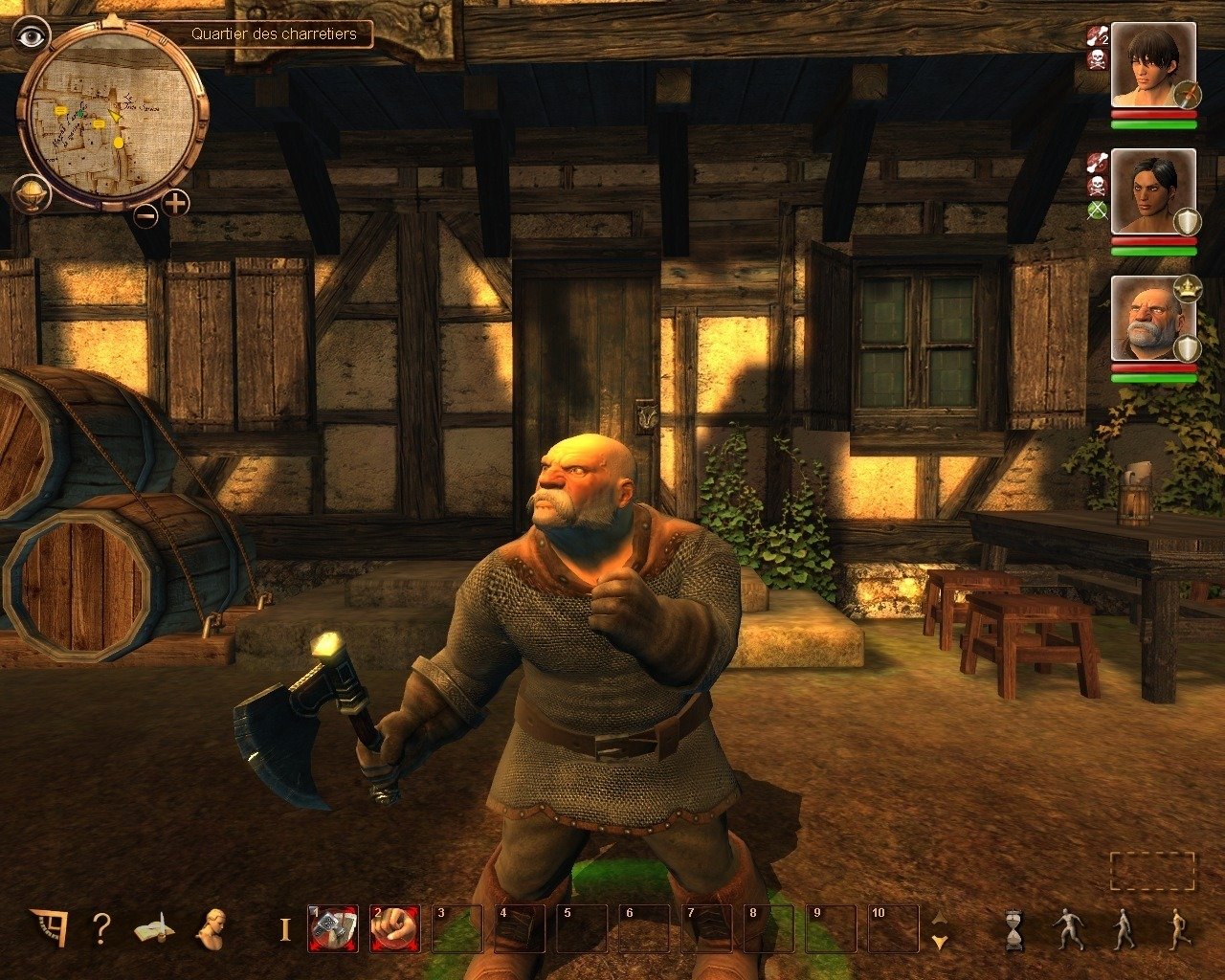Open the main menu triangle icon

tap(48, 926)
